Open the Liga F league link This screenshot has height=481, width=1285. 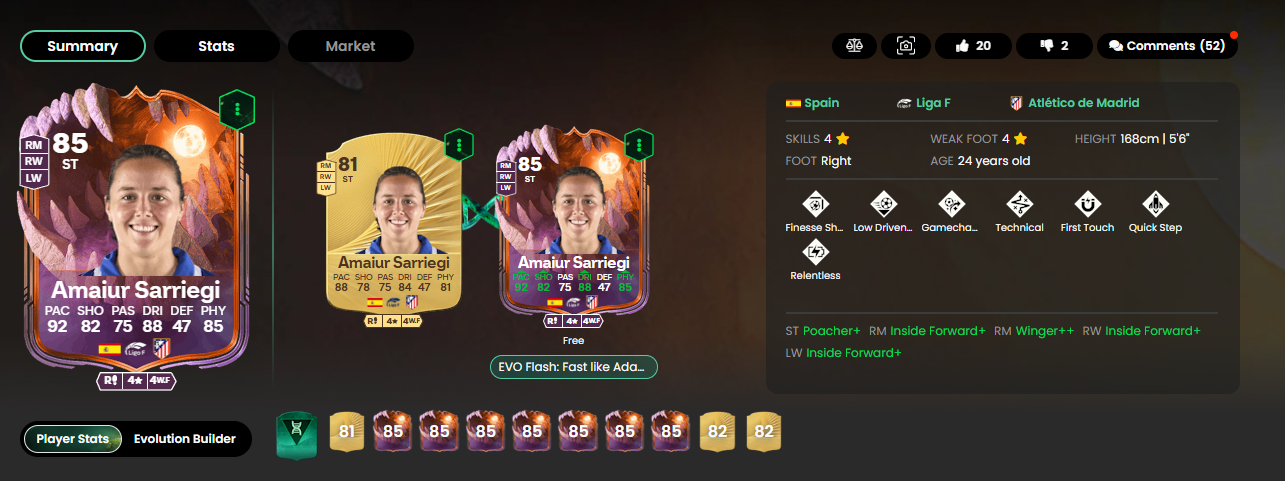tap(927, 103)
